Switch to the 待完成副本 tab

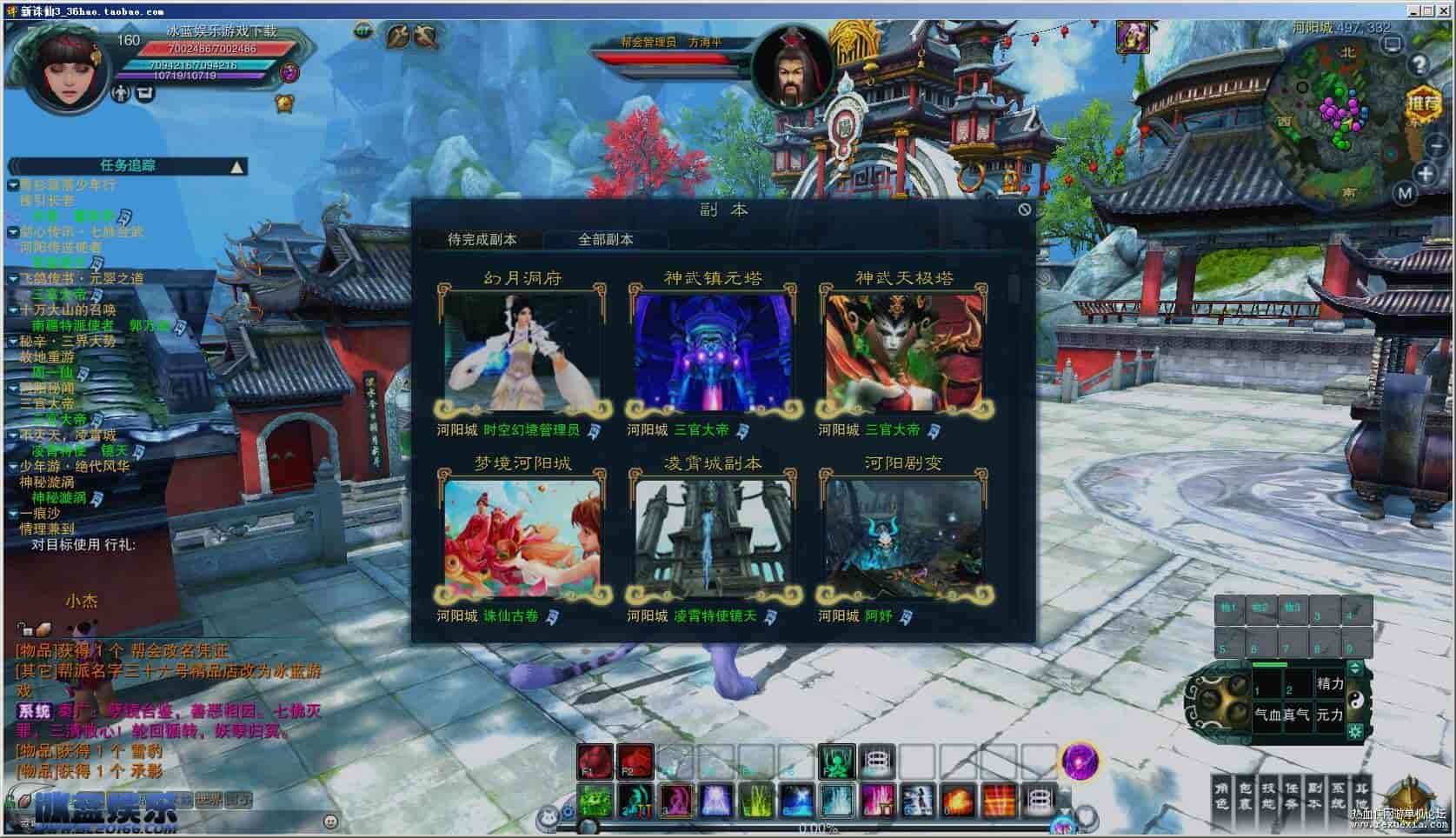pos(482,239)
